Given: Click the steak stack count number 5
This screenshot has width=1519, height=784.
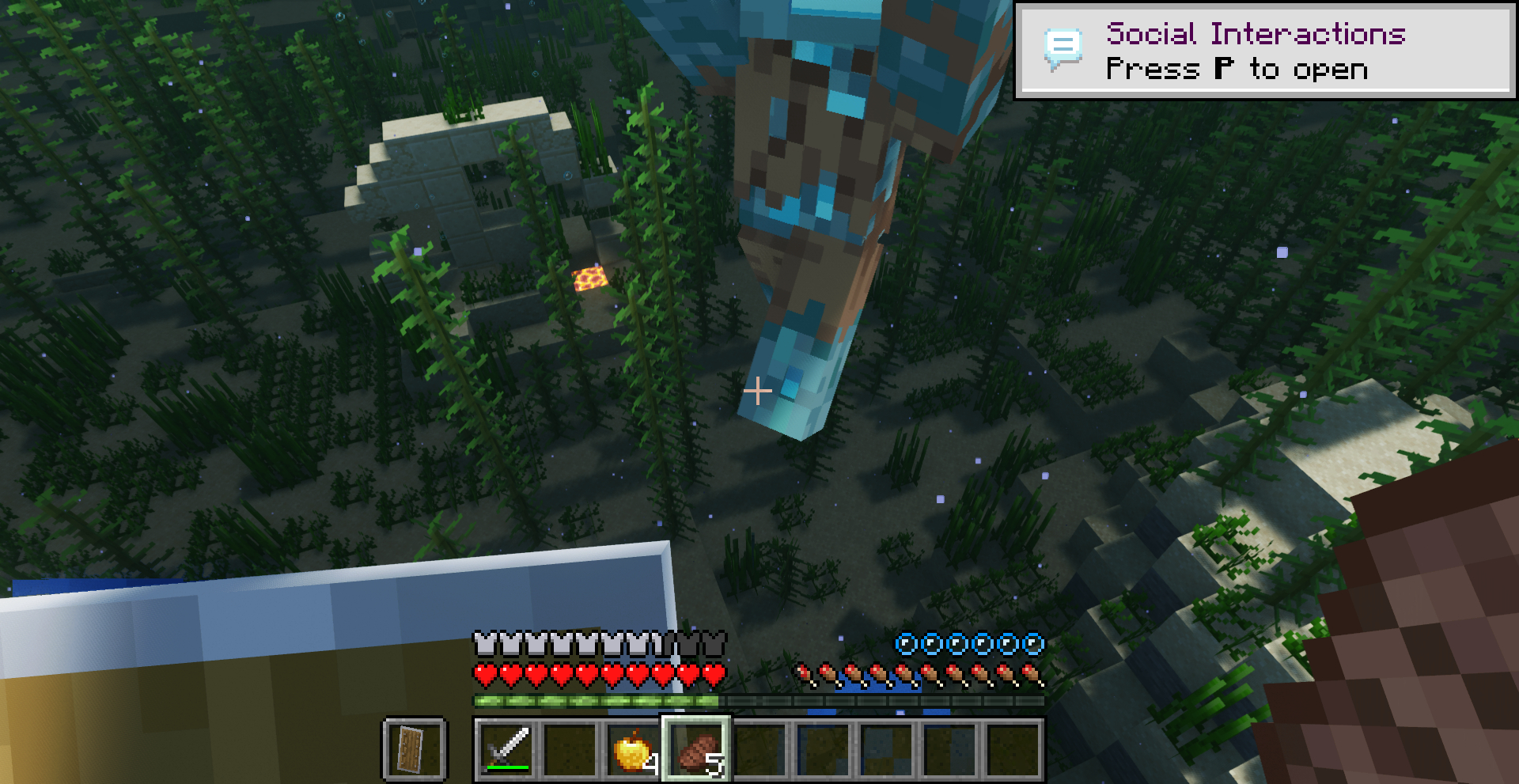Looking at the screenshot, I should tap(714, 763).
